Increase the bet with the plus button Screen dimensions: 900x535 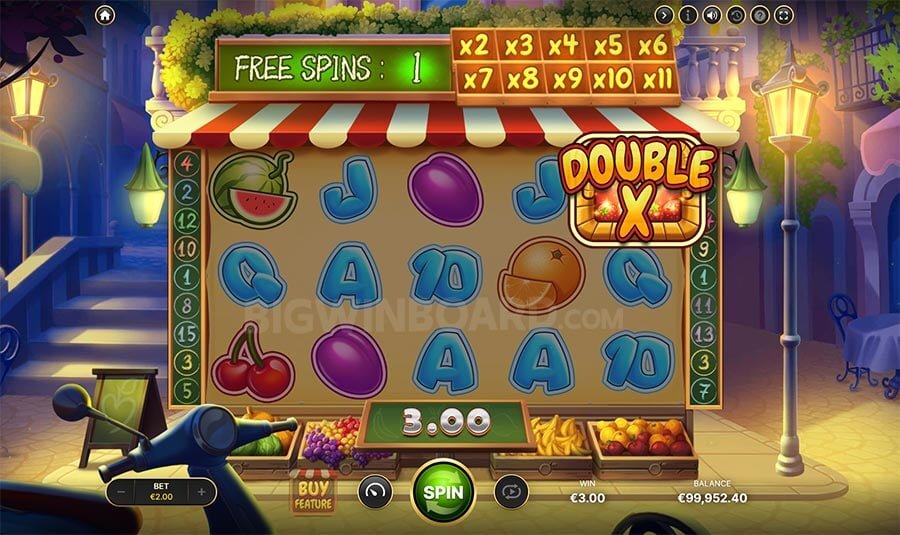[x=201, y=492]
